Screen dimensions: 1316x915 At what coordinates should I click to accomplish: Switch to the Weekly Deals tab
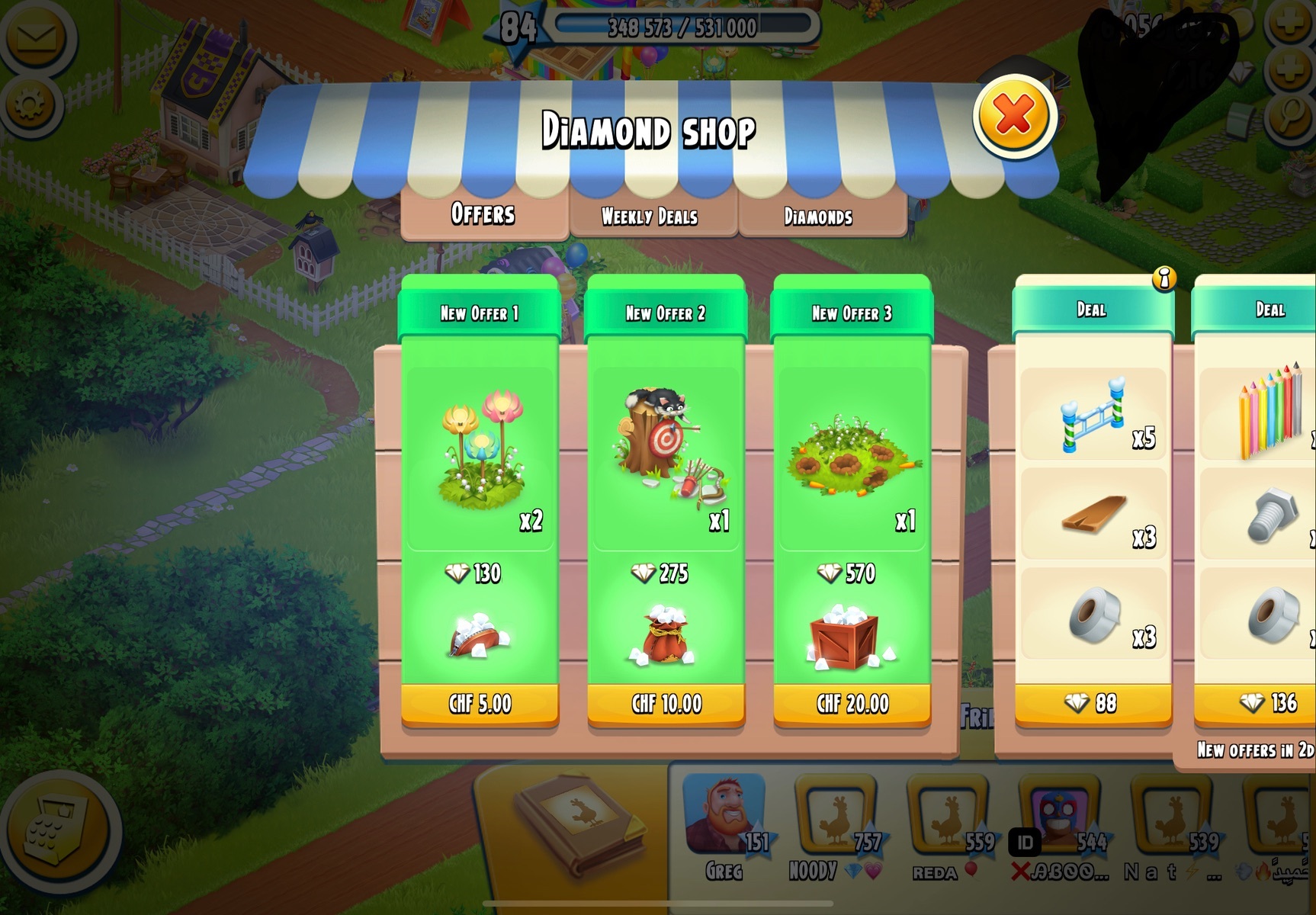(x=650, y=217)
